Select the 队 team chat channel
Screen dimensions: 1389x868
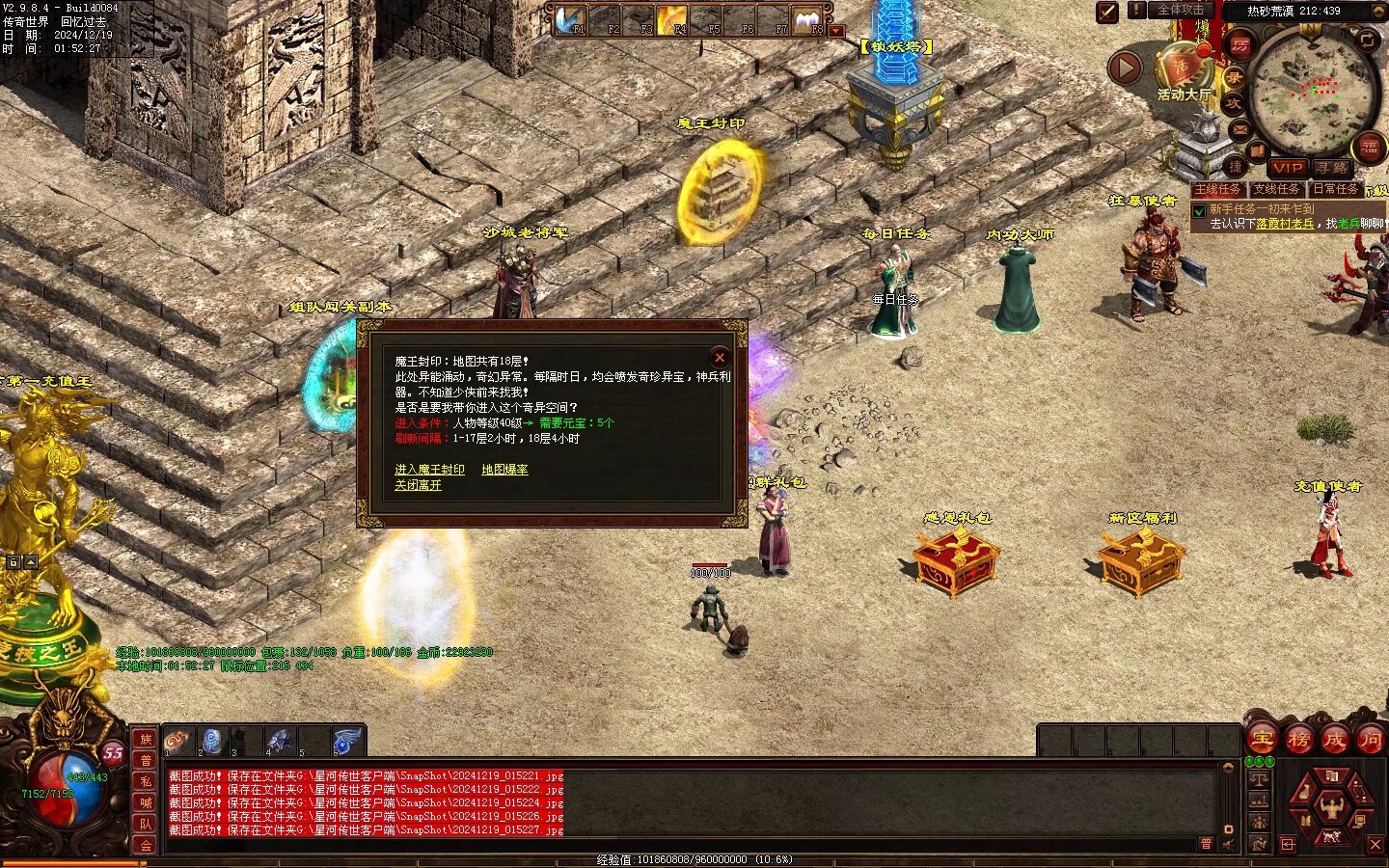click(x=146, y=824)
